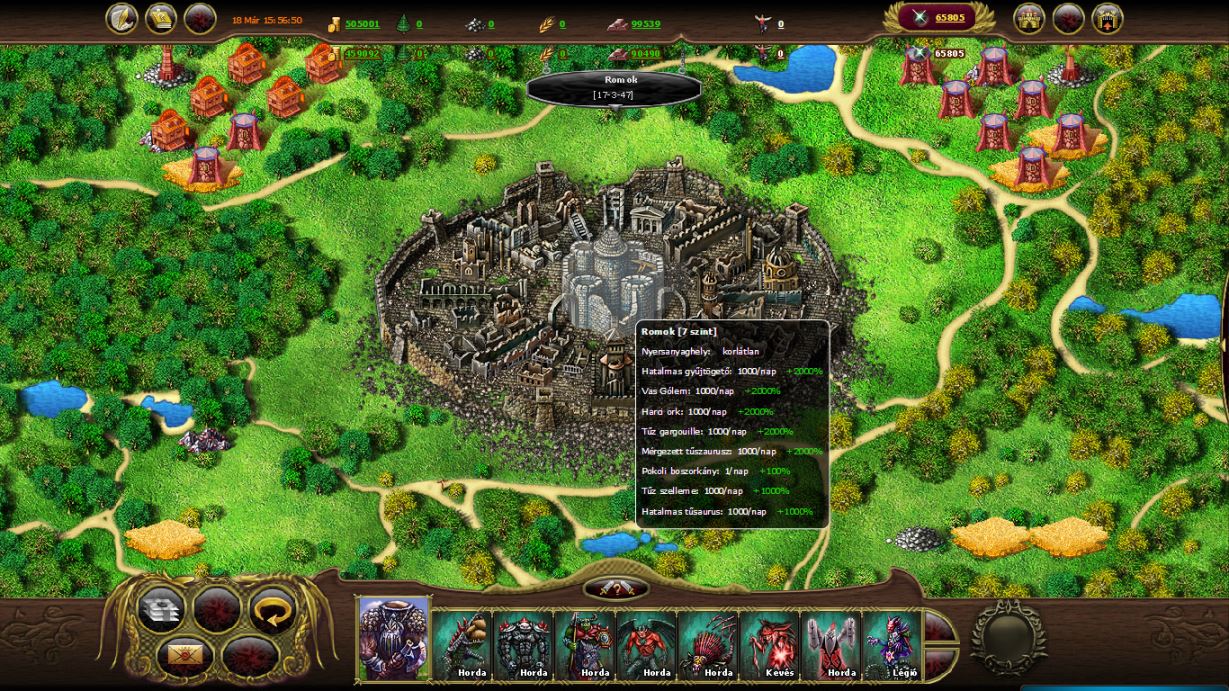Select the green orc Horda unit slot
The image size is (1229, 691).
586,644
